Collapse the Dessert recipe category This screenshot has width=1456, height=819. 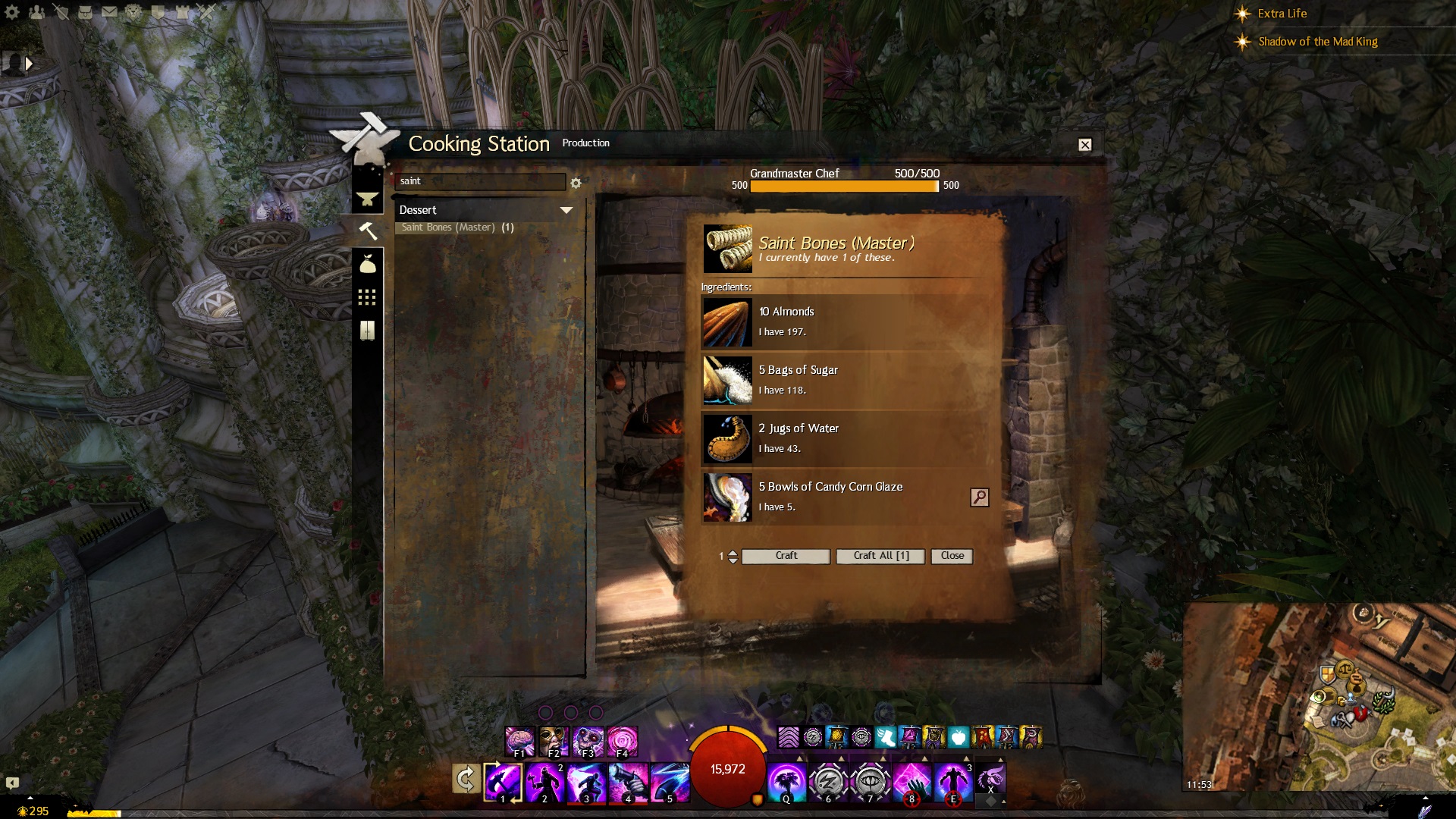pyautogui.click(x=566, y=210)
